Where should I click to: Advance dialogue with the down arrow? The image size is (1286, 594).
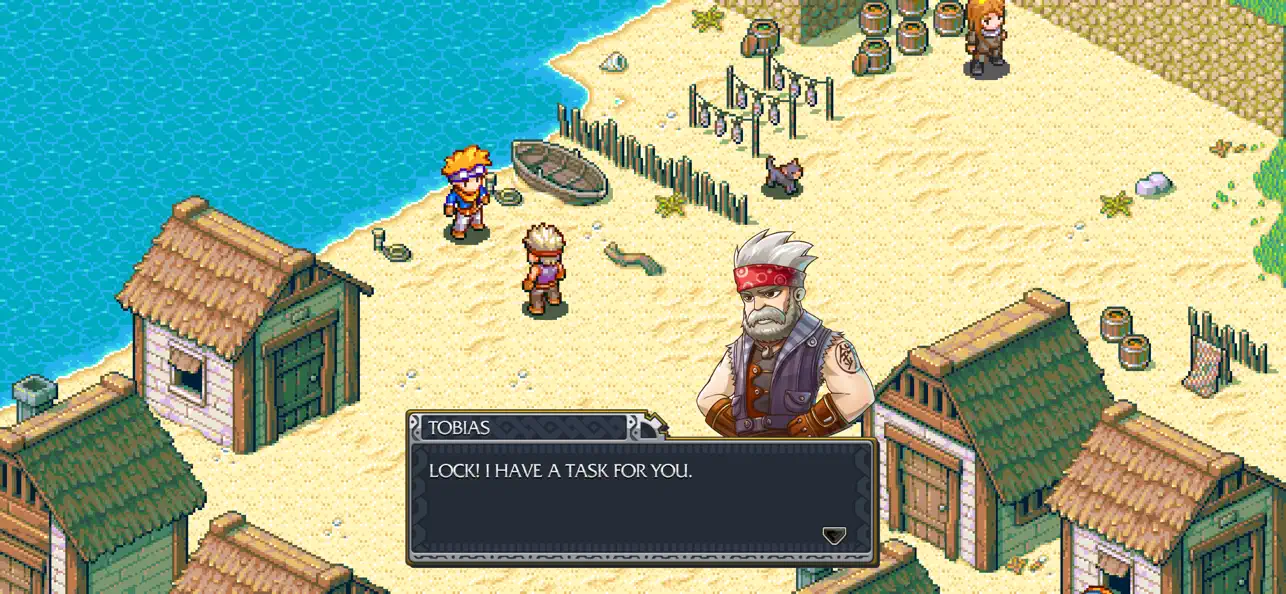pos(834,536)
